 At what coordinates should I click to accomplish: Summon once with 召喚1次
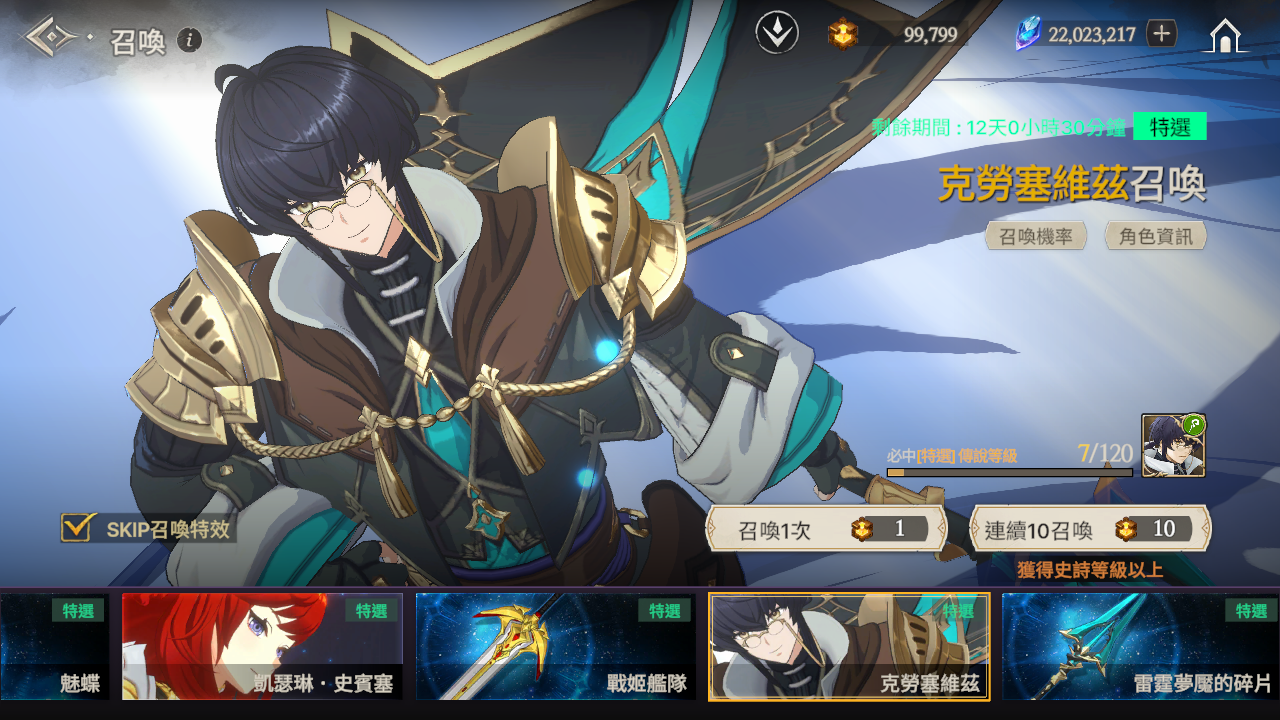[826, 529]
